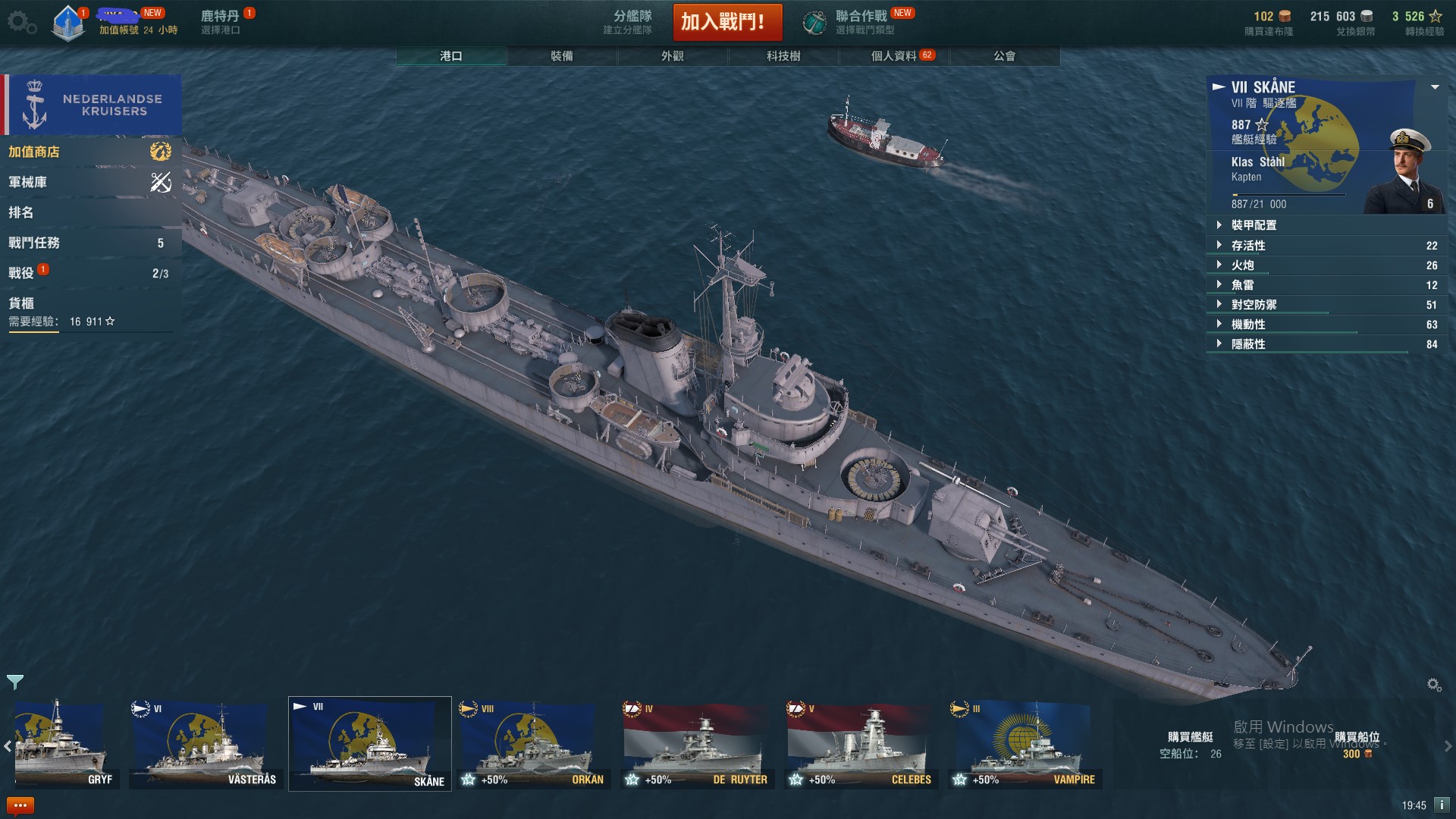This screenshot has width=1456, height=819.
Task: Switch to the 公會 clan tab
Action: tap(1005, 56)
